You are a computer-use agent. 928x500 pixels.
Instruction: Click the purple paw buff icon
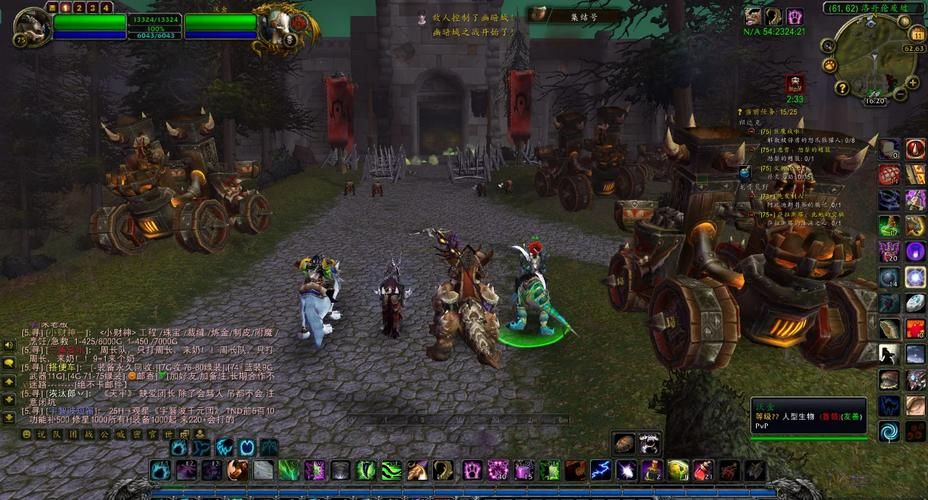point(794,16)
